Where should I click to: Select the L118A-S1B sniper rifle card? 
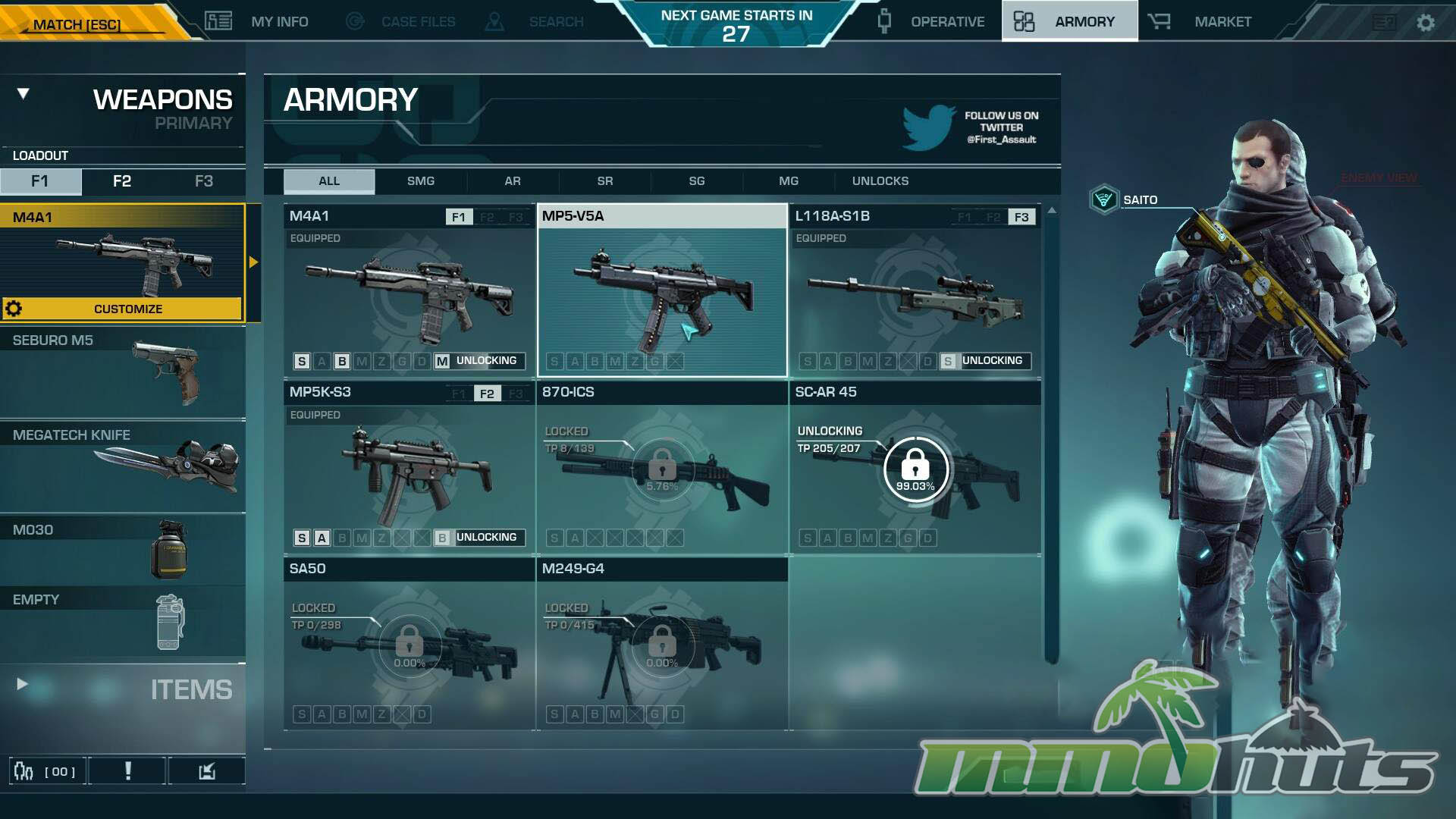click(915, 291)
